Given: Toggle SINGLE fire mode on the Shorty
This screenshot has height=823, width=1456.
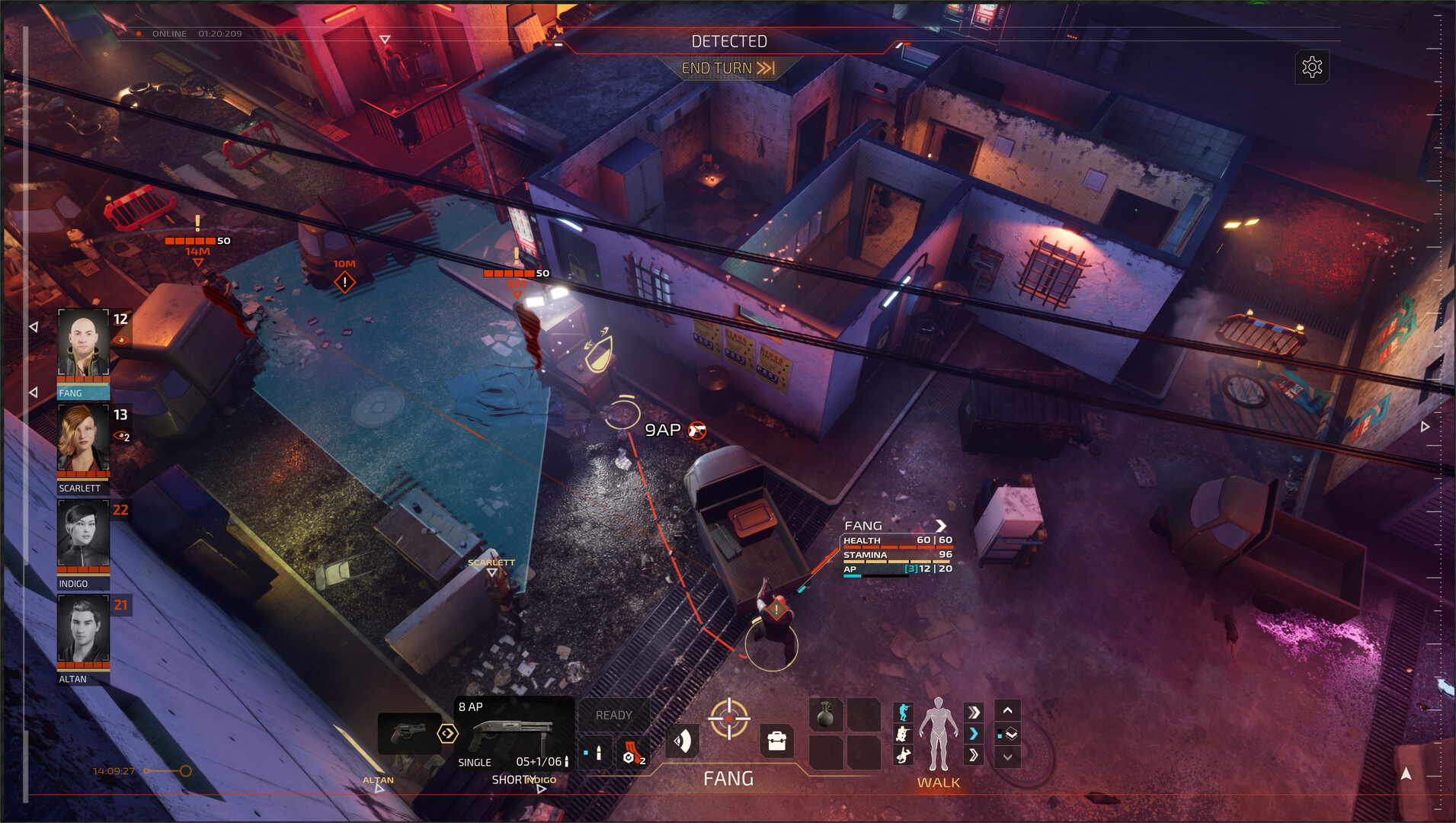Looking at the screenshot, I should 474,762.
